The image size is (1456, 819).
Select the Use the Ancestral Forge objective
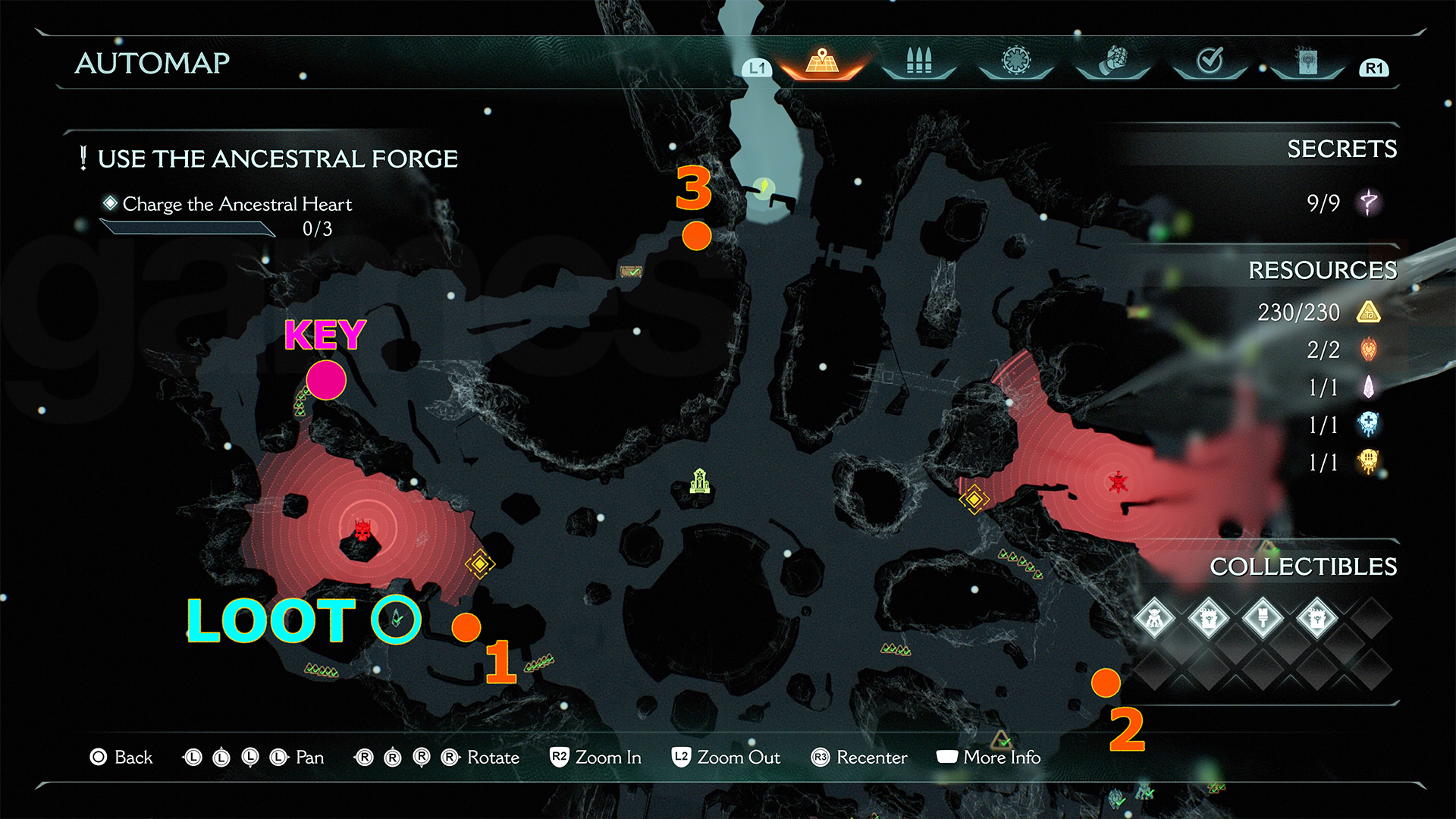tap(278, 159)
